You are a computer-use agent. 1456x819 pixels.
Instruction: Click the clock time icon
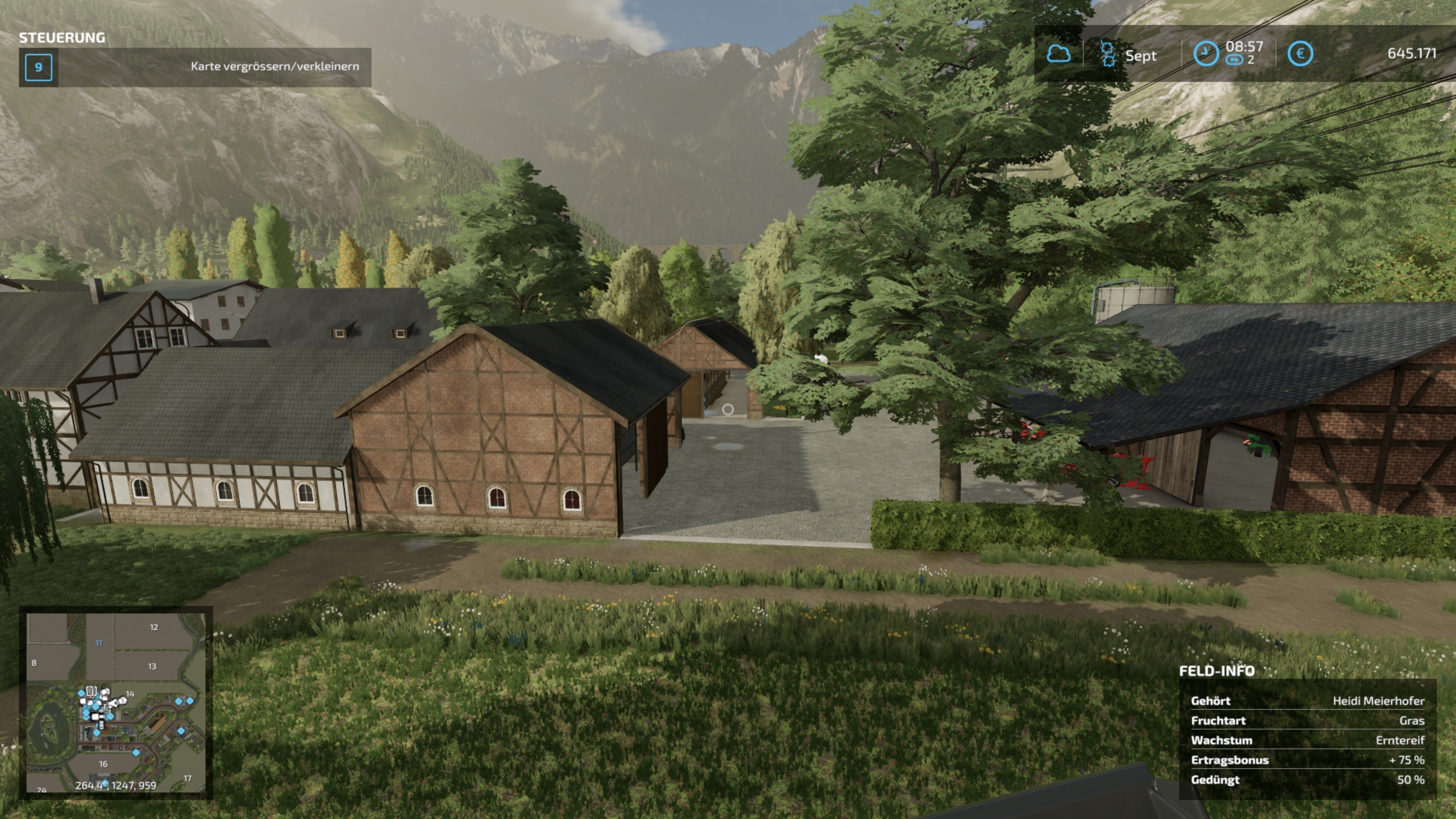[1205, 54]
